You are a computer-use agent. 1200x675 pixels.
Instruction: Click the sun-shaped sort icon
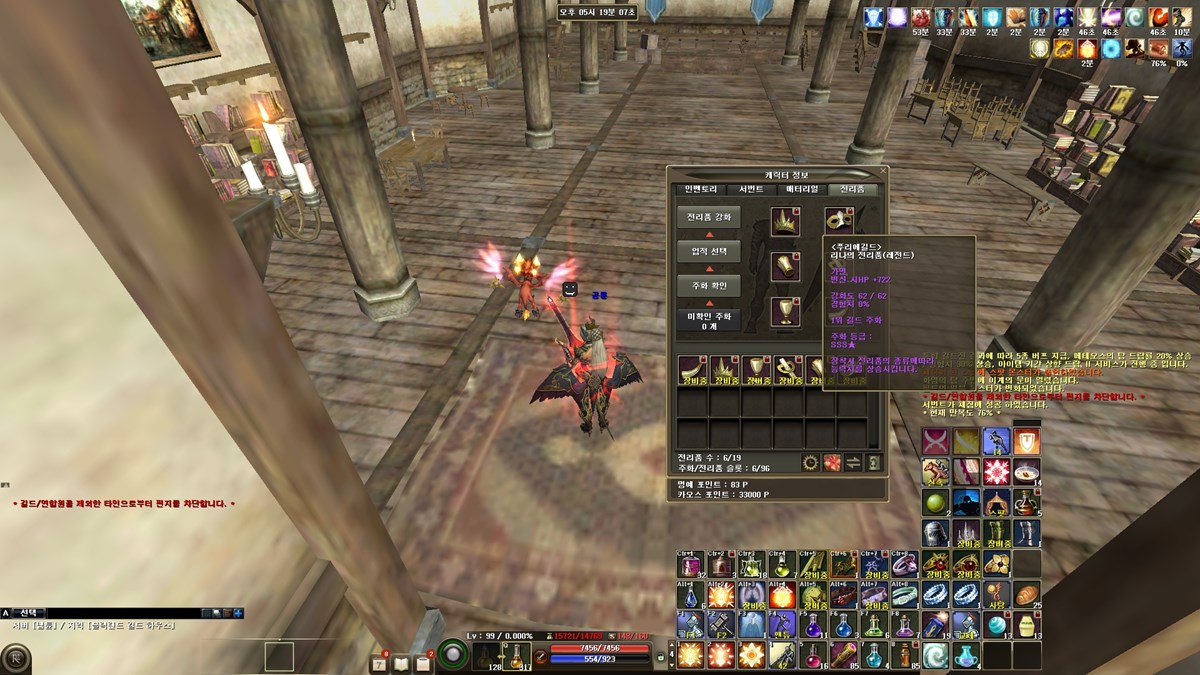(811, 463)
